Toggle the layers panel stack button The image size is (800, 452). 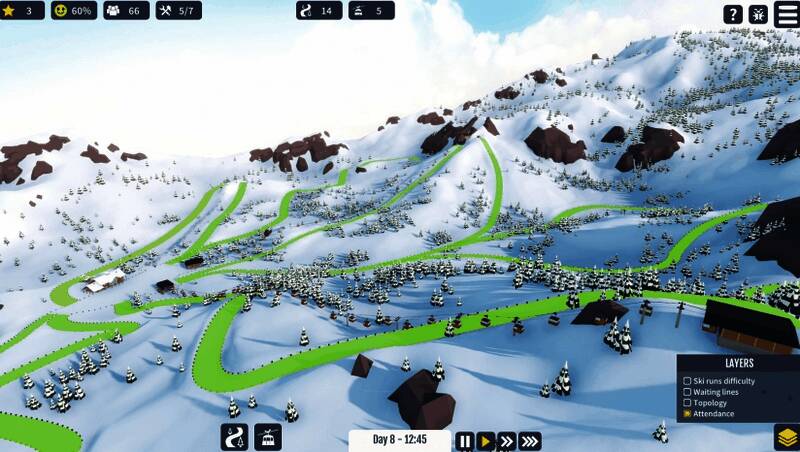point(786,437)
